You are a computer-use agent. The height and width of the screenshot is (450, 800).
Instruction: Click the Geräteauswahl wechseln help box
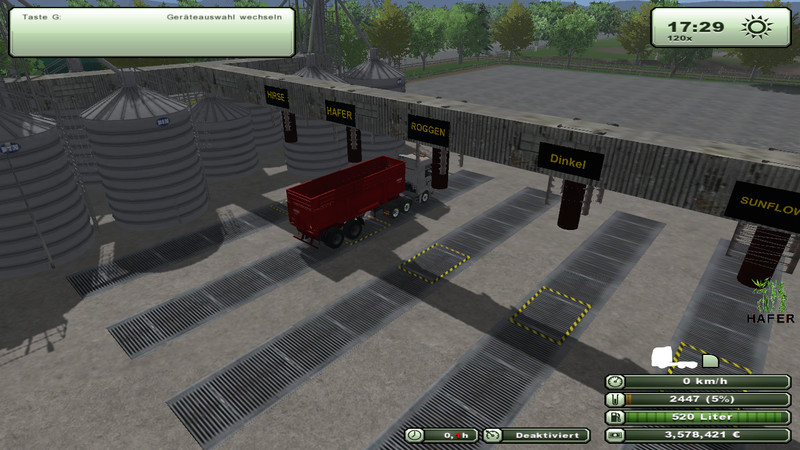click(x=152, y=31)
